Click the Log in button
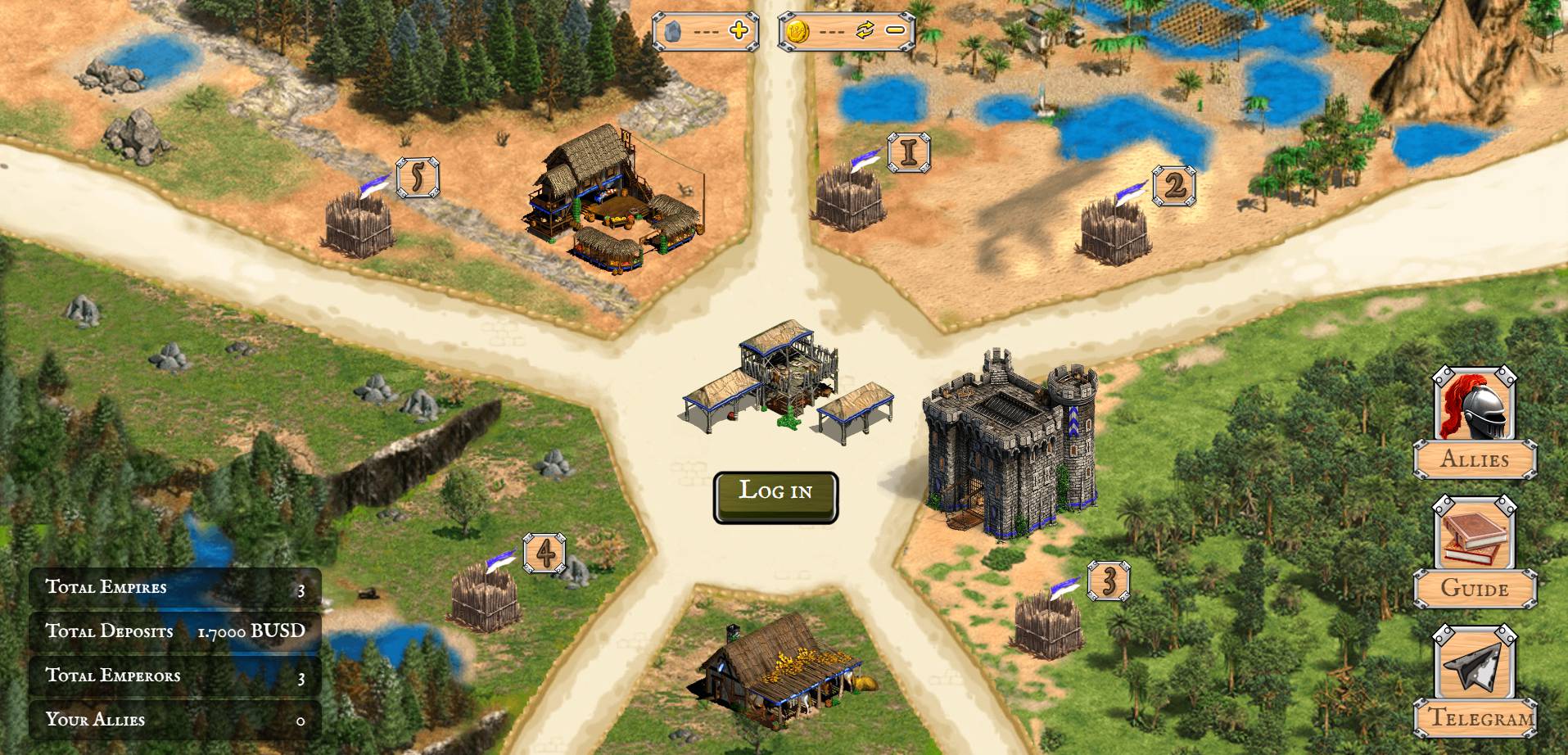The image size is (1568, 755). [775, 496]
